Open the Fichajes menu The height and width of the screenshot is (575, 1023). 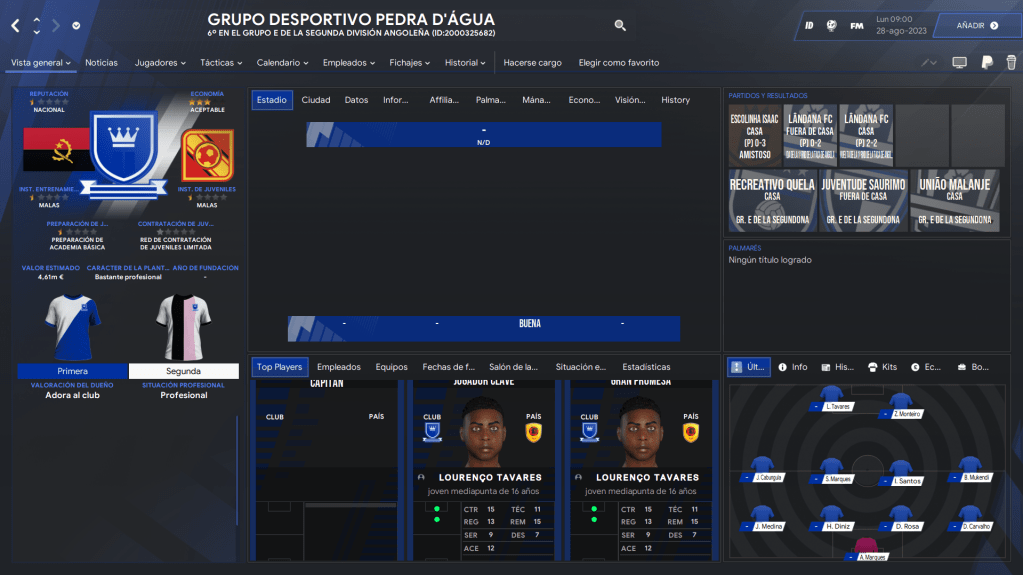410,63
